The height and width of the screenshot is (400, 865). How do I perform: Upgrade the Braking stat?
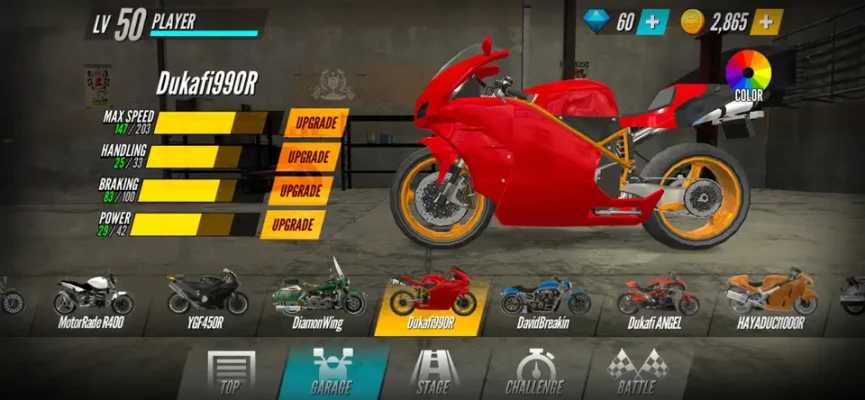click(x=301, y=191)
